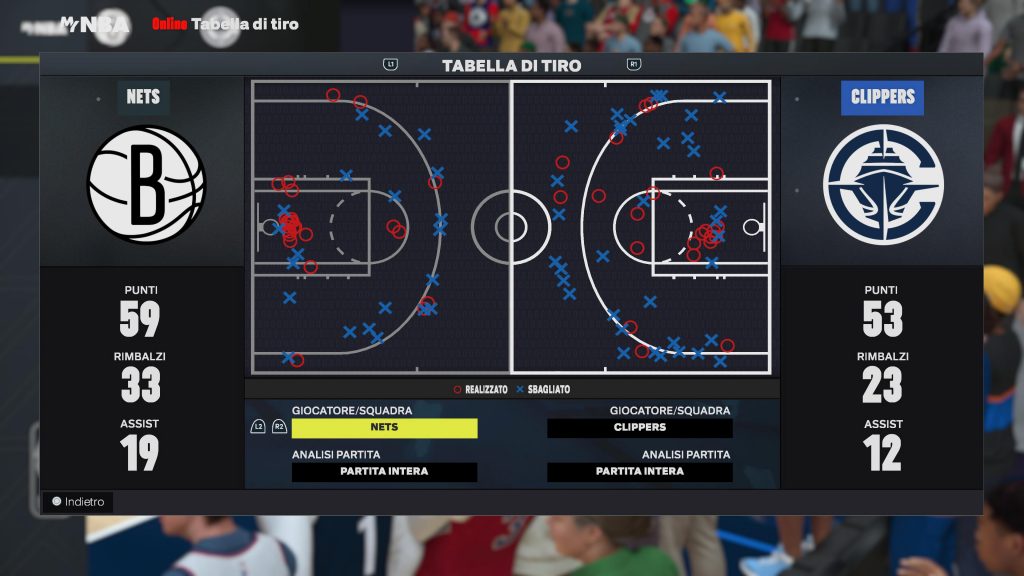Open Partita Intera filter below CLIPPERS selector
The height and width of the screenshot is (576, 1024).
[640, 472]
